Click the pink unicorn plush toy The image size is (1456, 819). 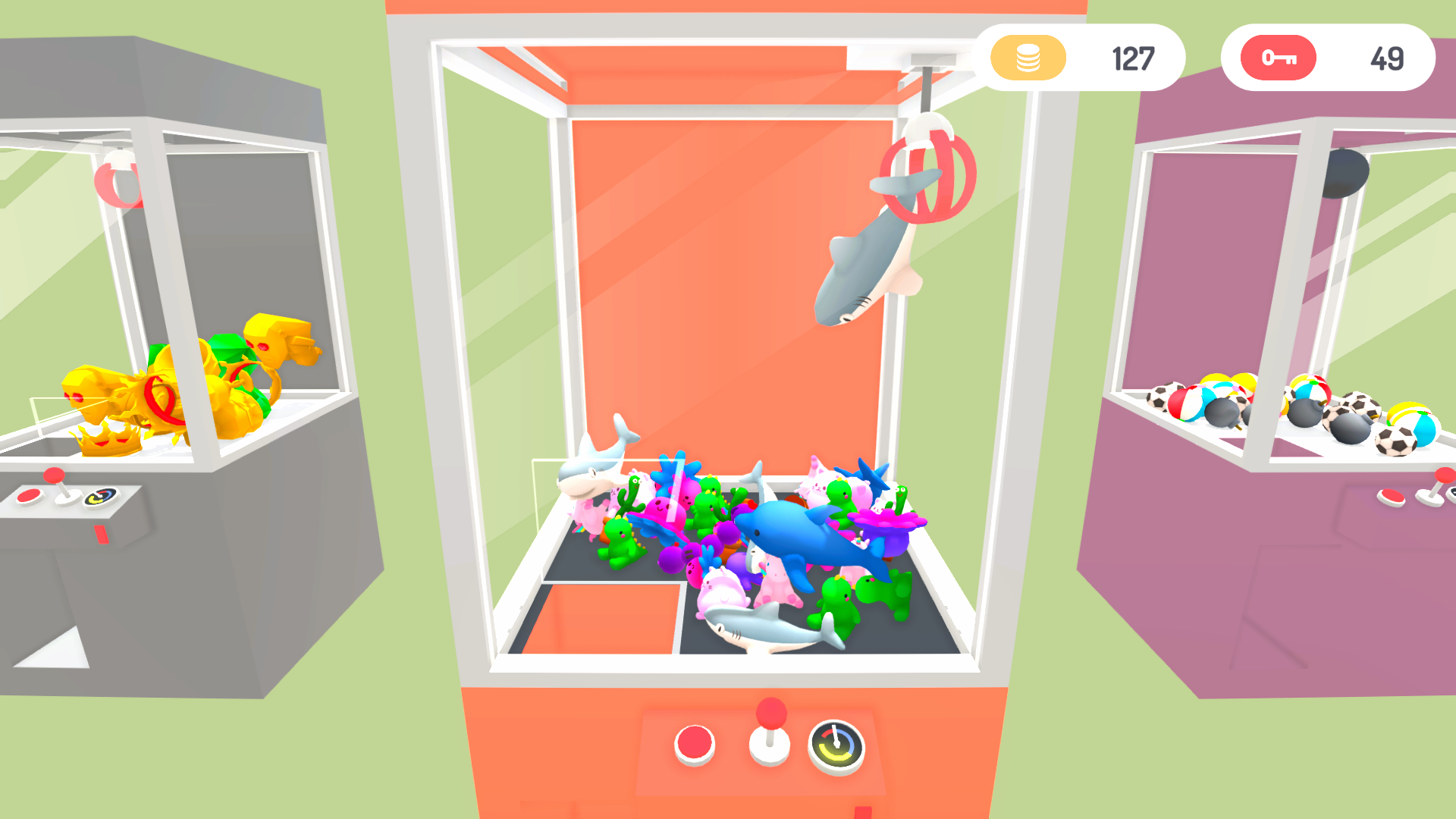776,580
